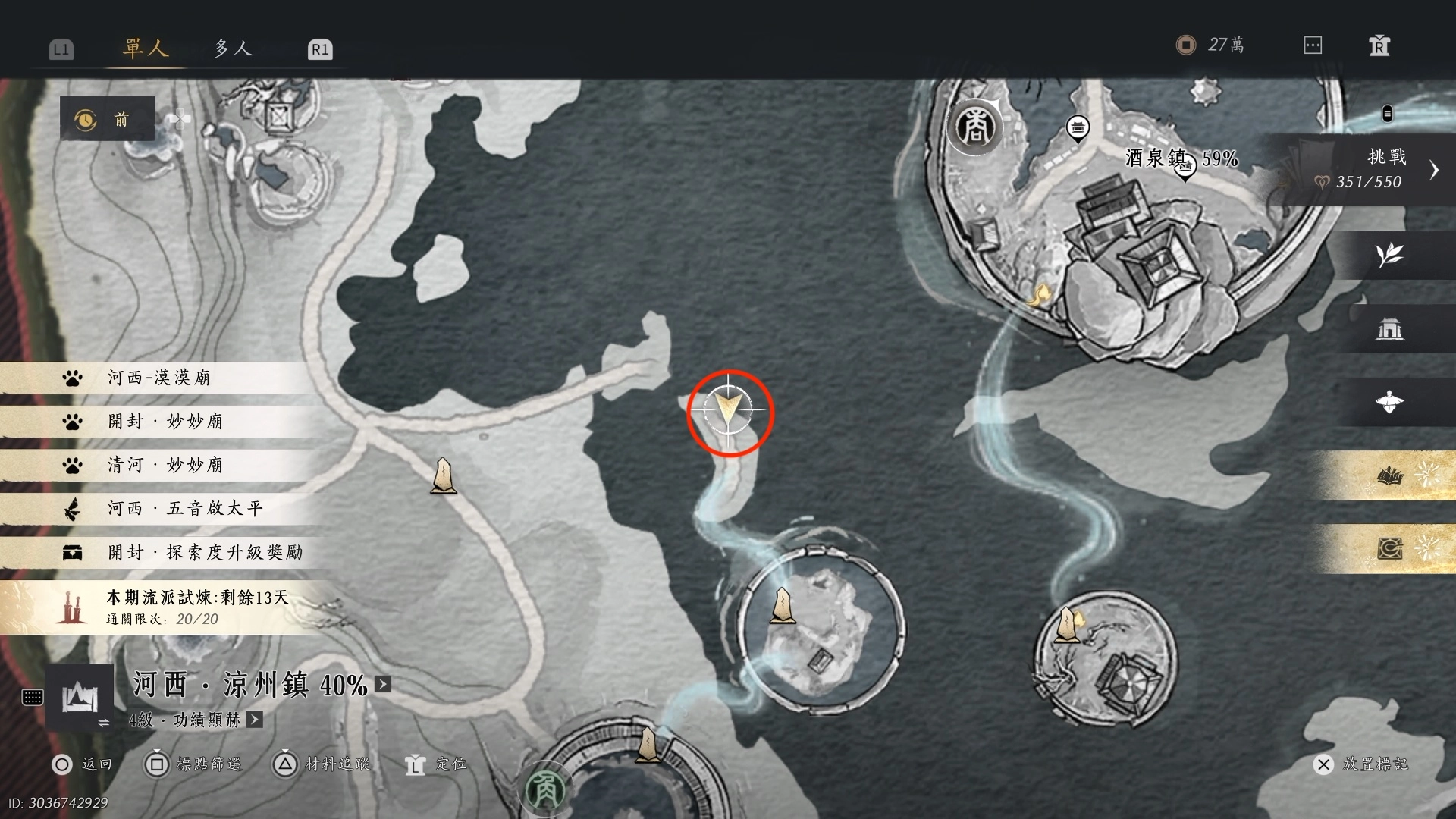This screenshot has height=819, width=1456.
Task: Select the 酒泉鎮 59% map label
Action: [x=1180, y=158]
